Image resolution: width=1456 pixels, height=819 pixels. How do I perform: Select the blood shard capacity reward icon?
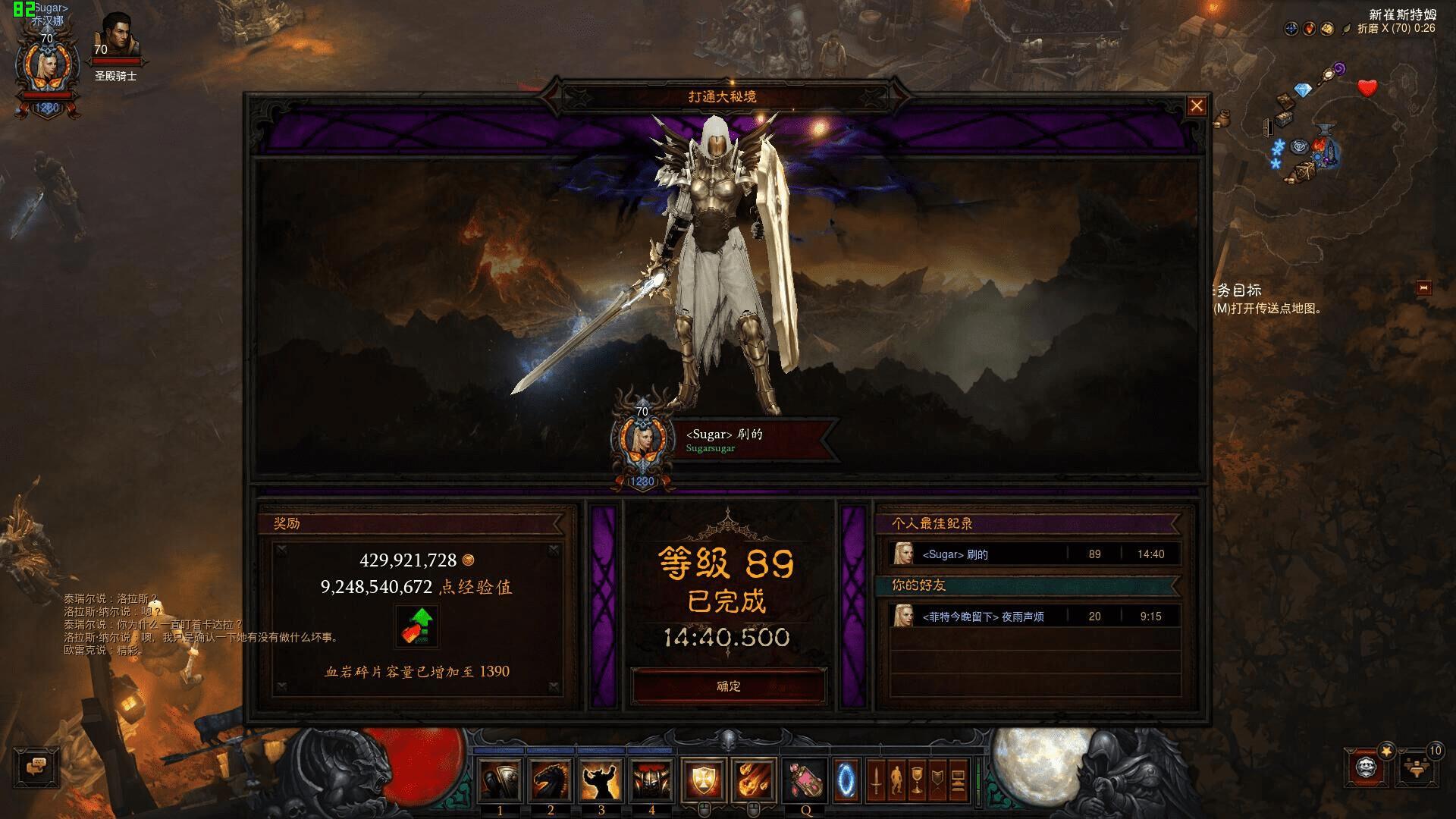coord(416,626)
